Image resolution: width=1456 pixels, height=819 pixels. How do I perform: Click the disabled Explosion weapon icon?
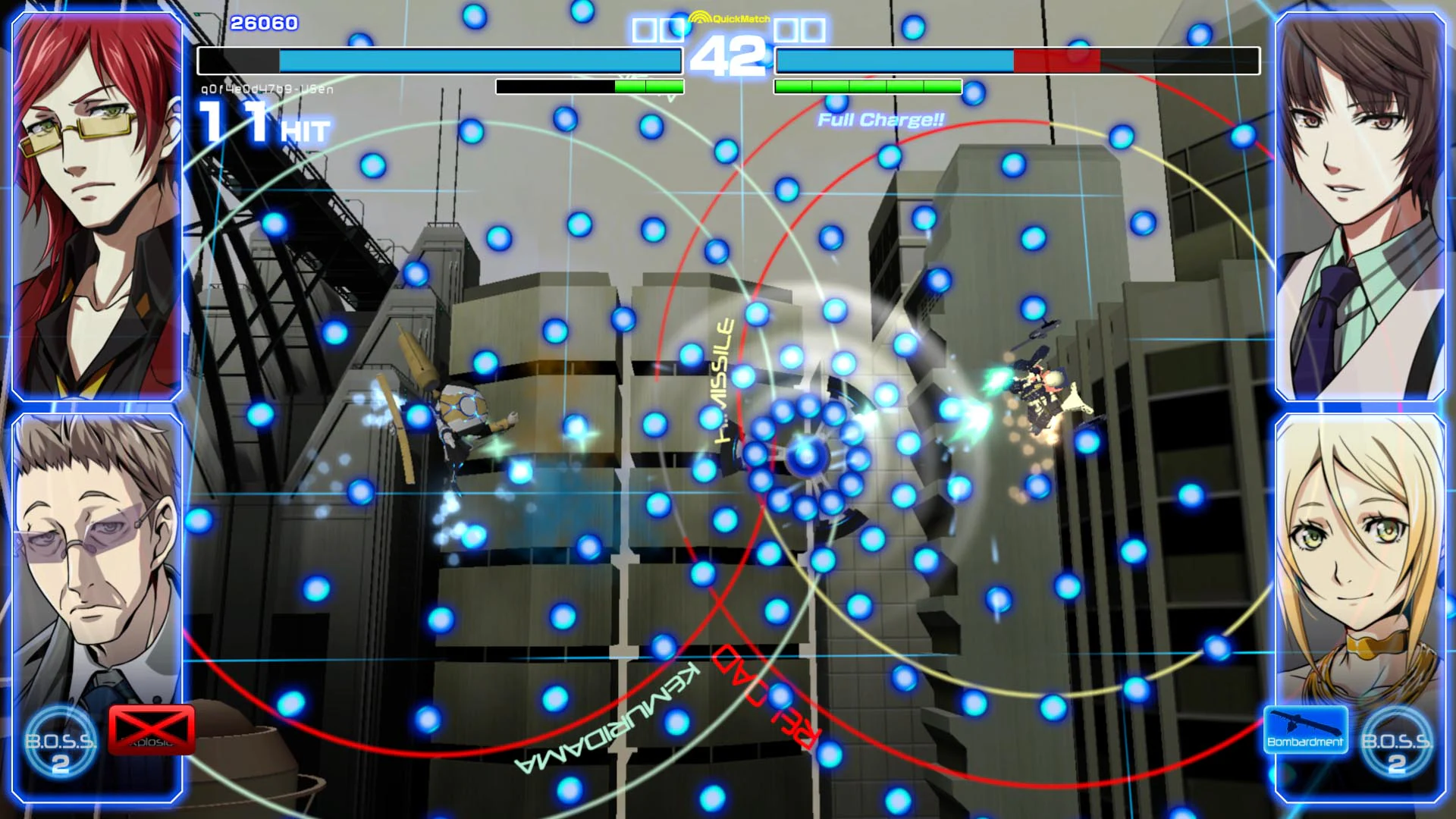tap(149, 732)
